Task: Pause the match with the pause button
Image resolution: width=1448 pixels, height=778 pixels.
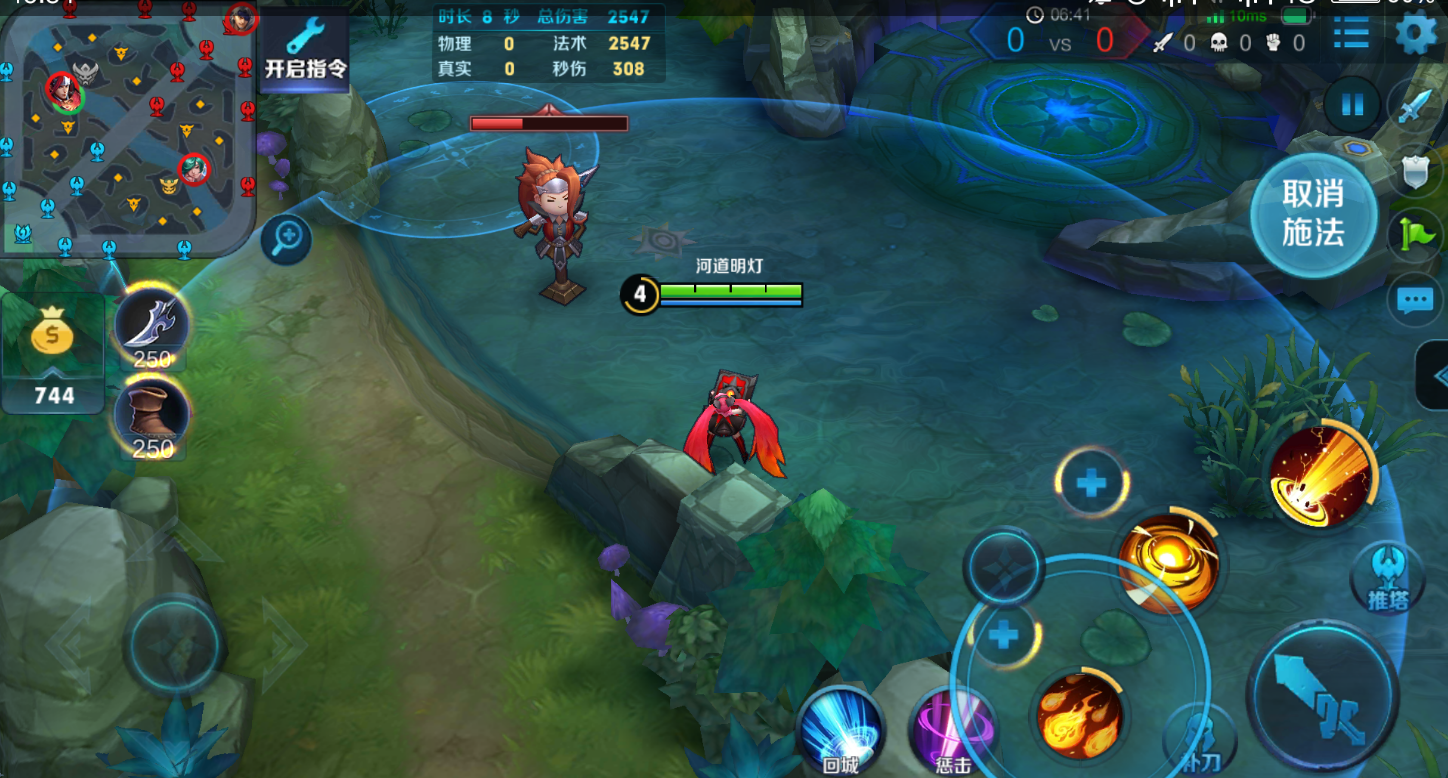Action: (1352, 105)
